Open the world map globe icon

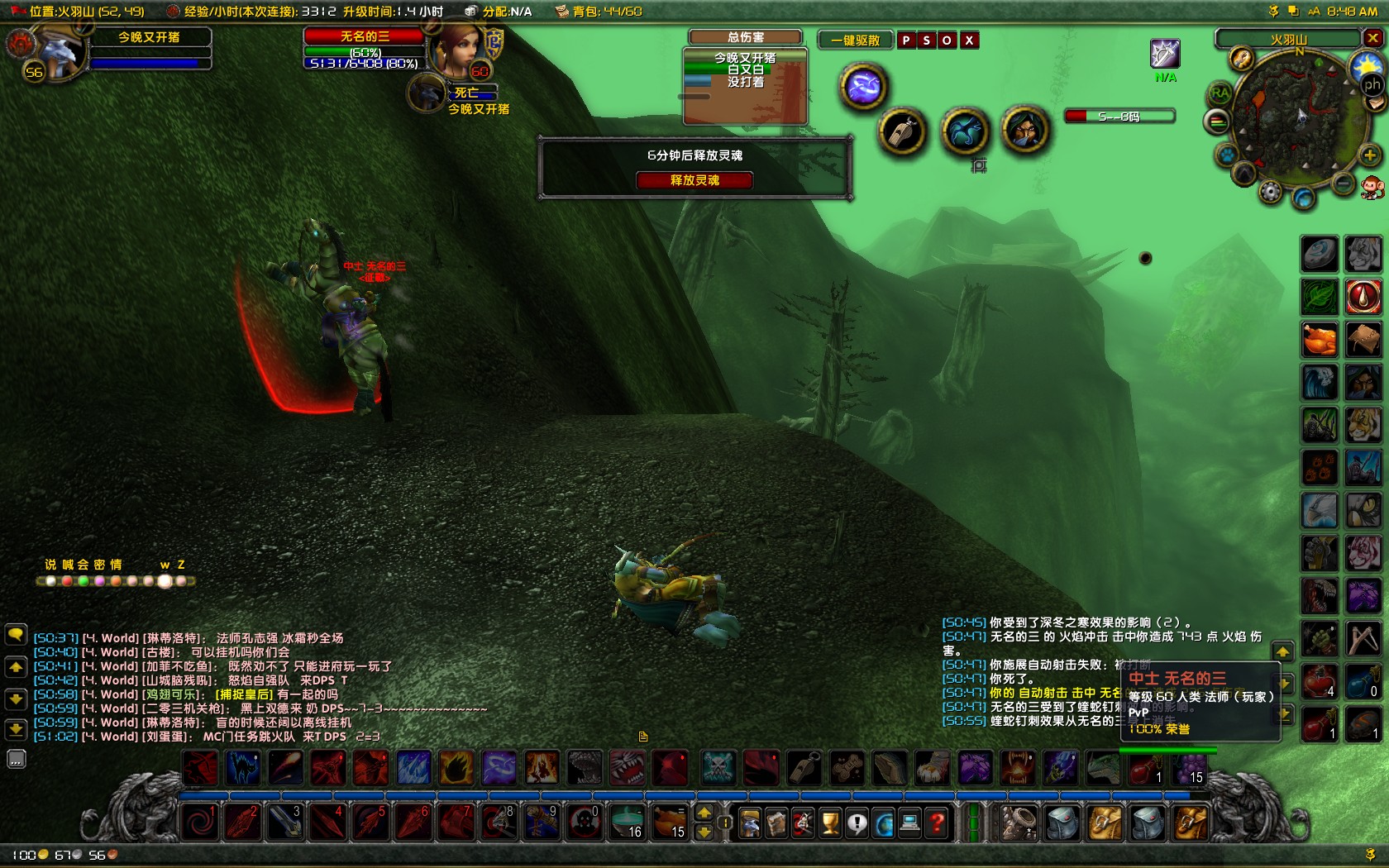[x=885, y=824]
